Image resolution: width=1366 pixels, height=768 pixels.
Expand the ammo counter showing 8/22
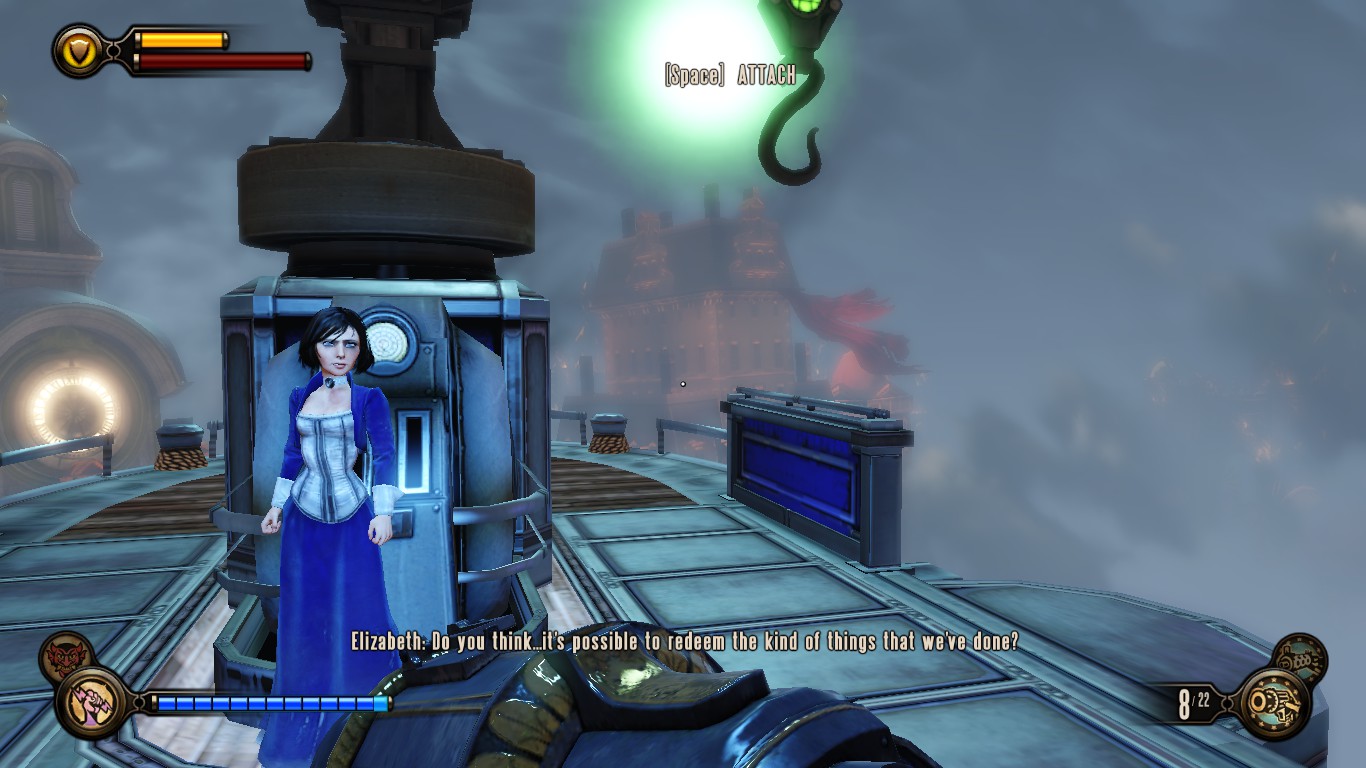(1196, 702)
